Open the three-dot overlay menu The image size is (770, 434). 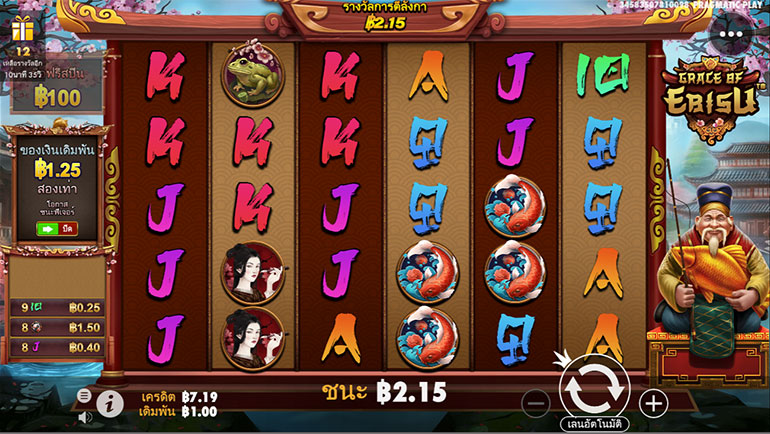click(733, 33)
